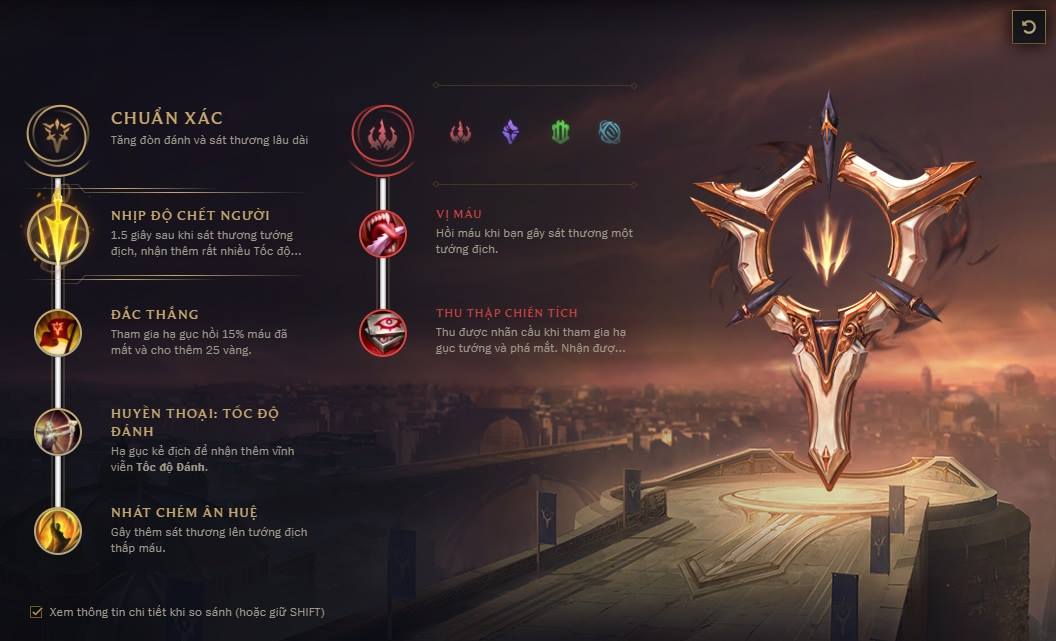
Task: Select the Nhịp Độ Chết Người keystone rune
Action: 58,234
